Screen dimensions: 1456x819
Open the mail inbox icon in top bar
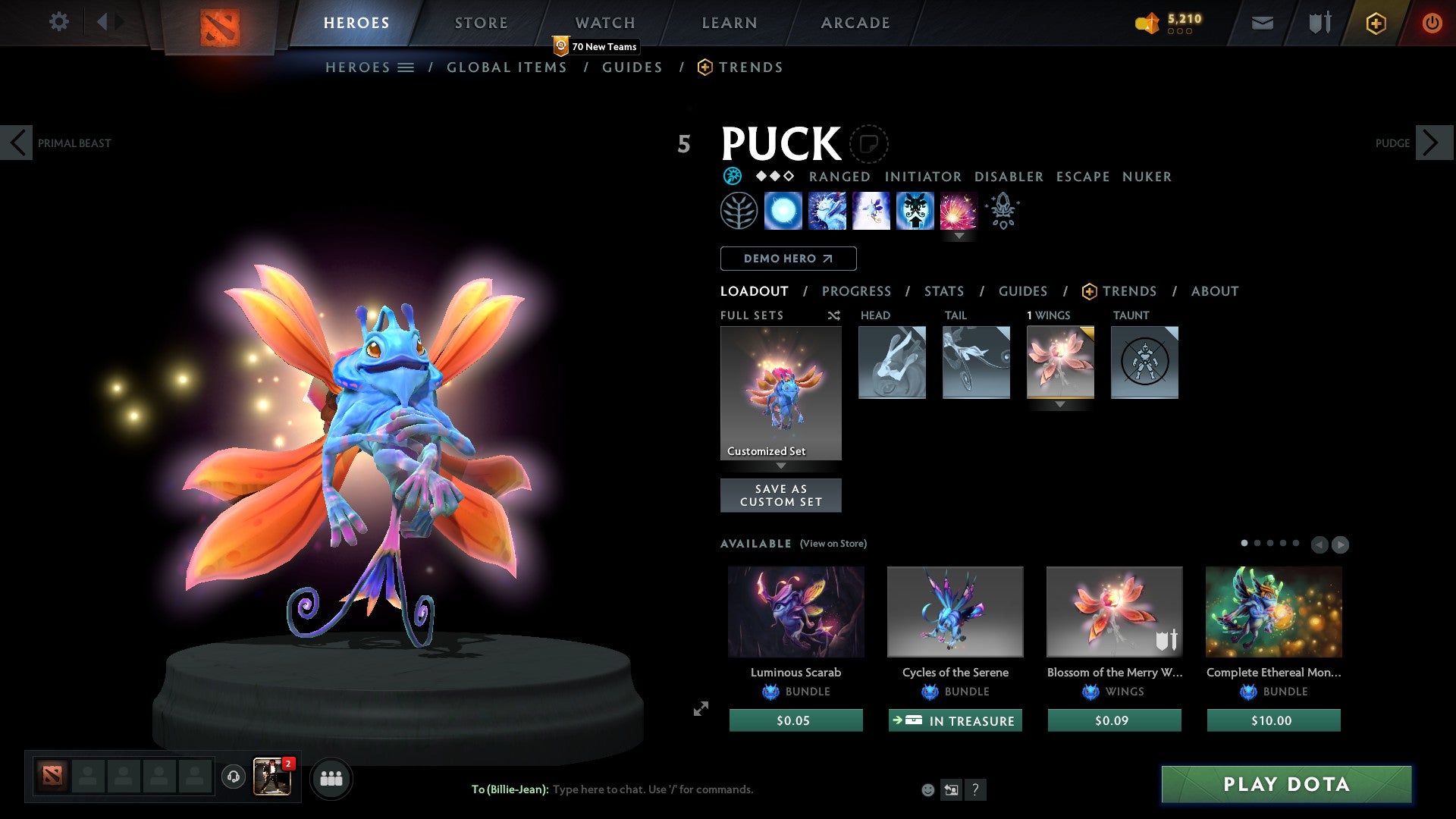[1263, 23]
